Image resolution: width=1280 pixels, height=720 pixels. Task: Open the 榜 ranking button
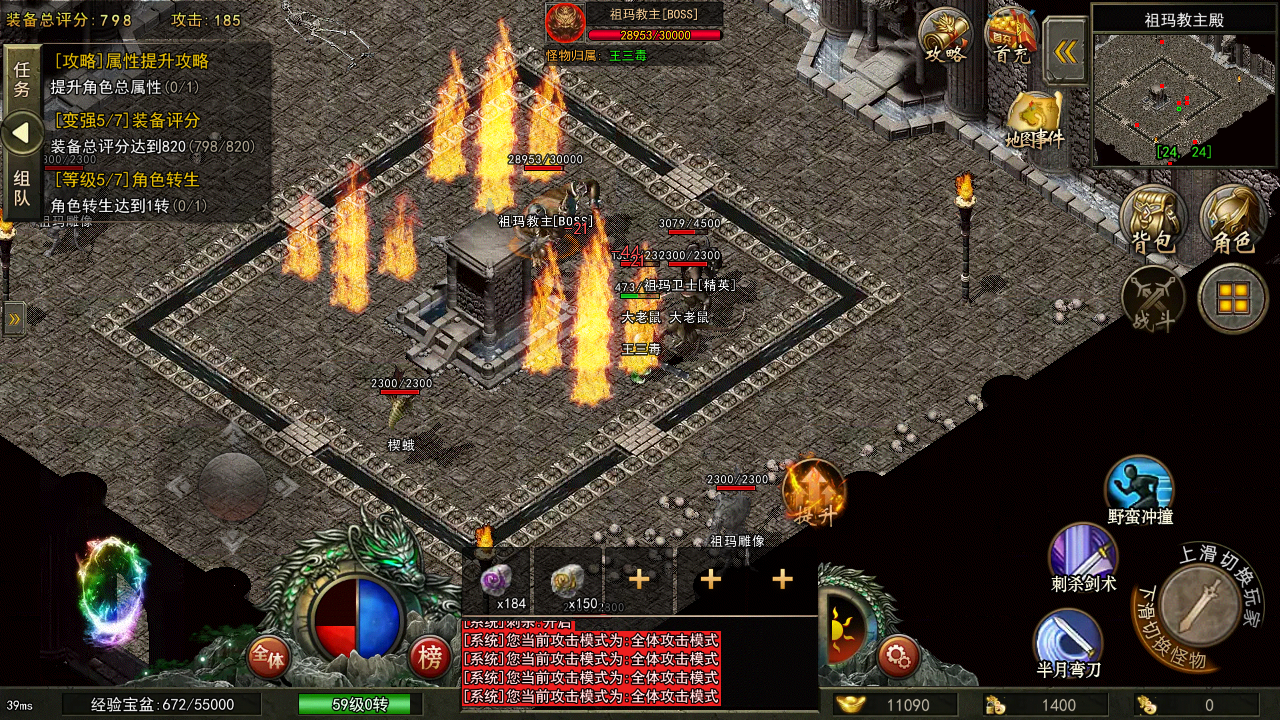(430, 657)
